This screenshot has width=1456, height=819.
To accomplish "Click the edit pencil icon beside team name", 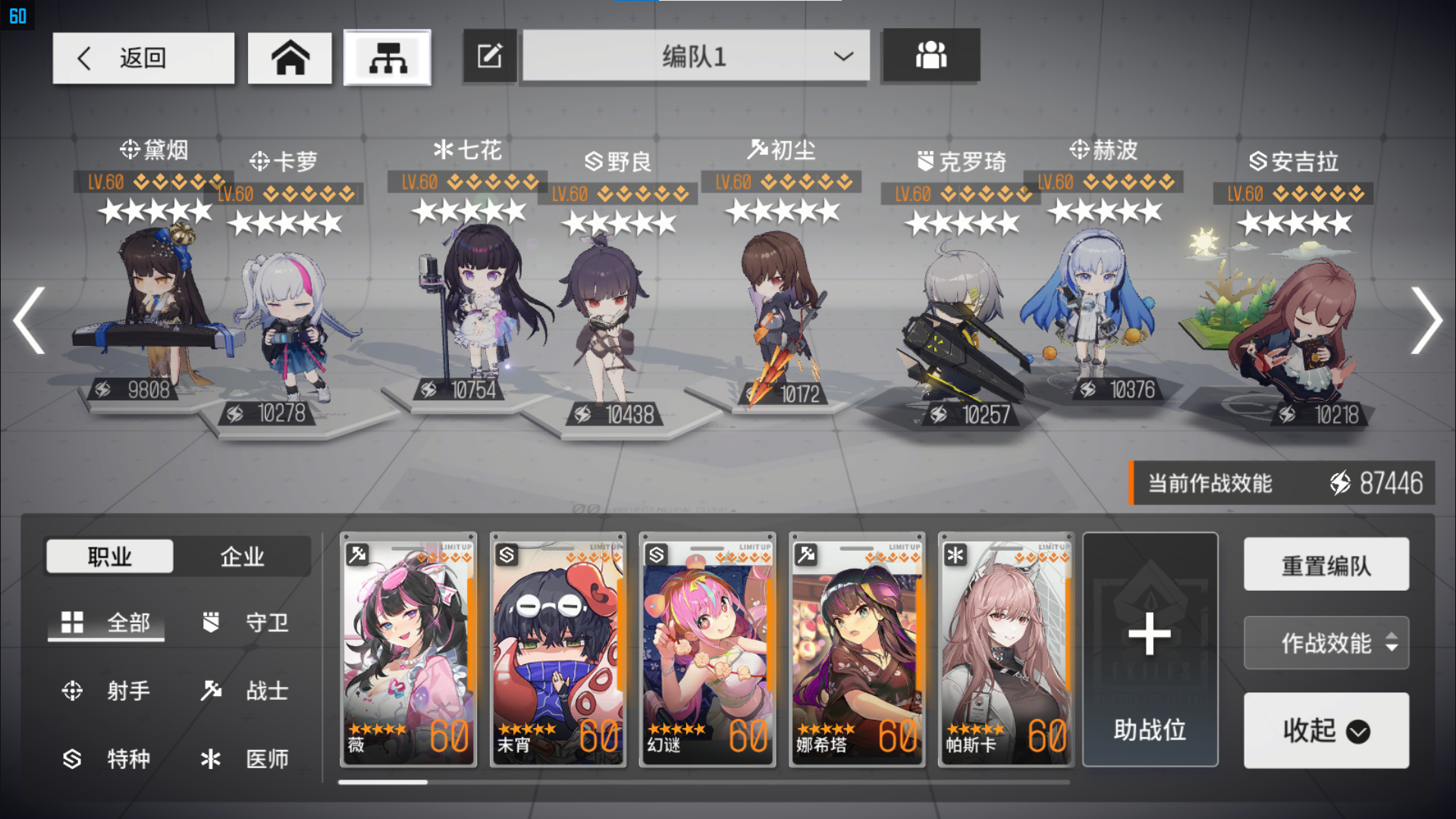I will pos(489,55).
